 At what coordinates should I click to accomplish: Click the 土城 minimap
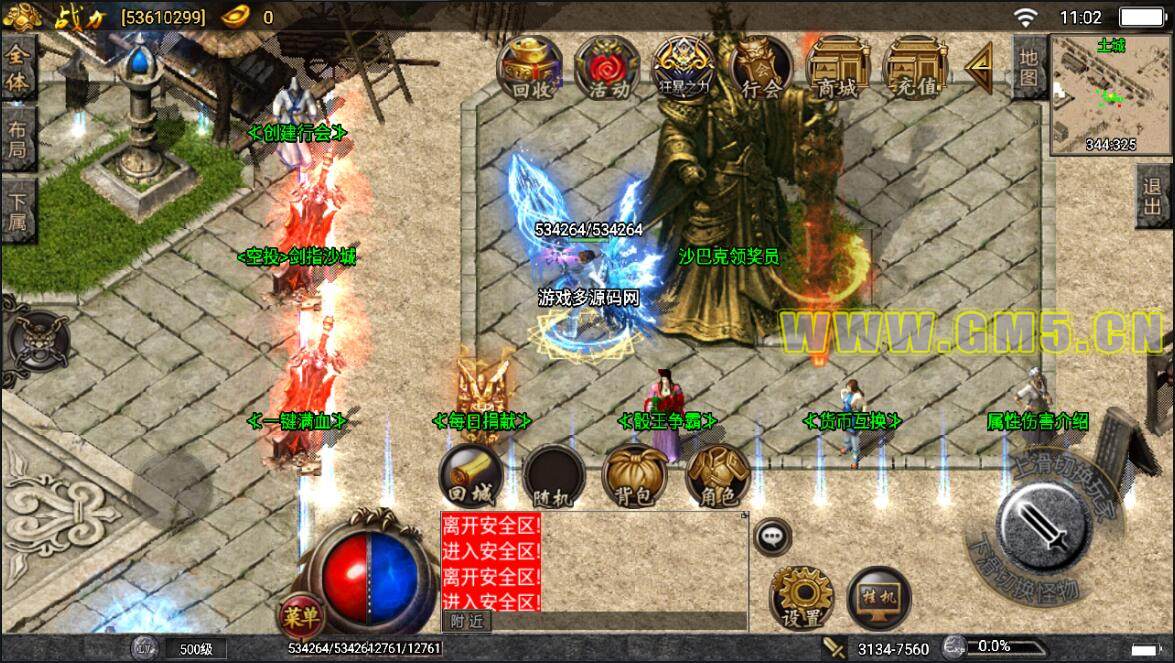[1111, 97]
